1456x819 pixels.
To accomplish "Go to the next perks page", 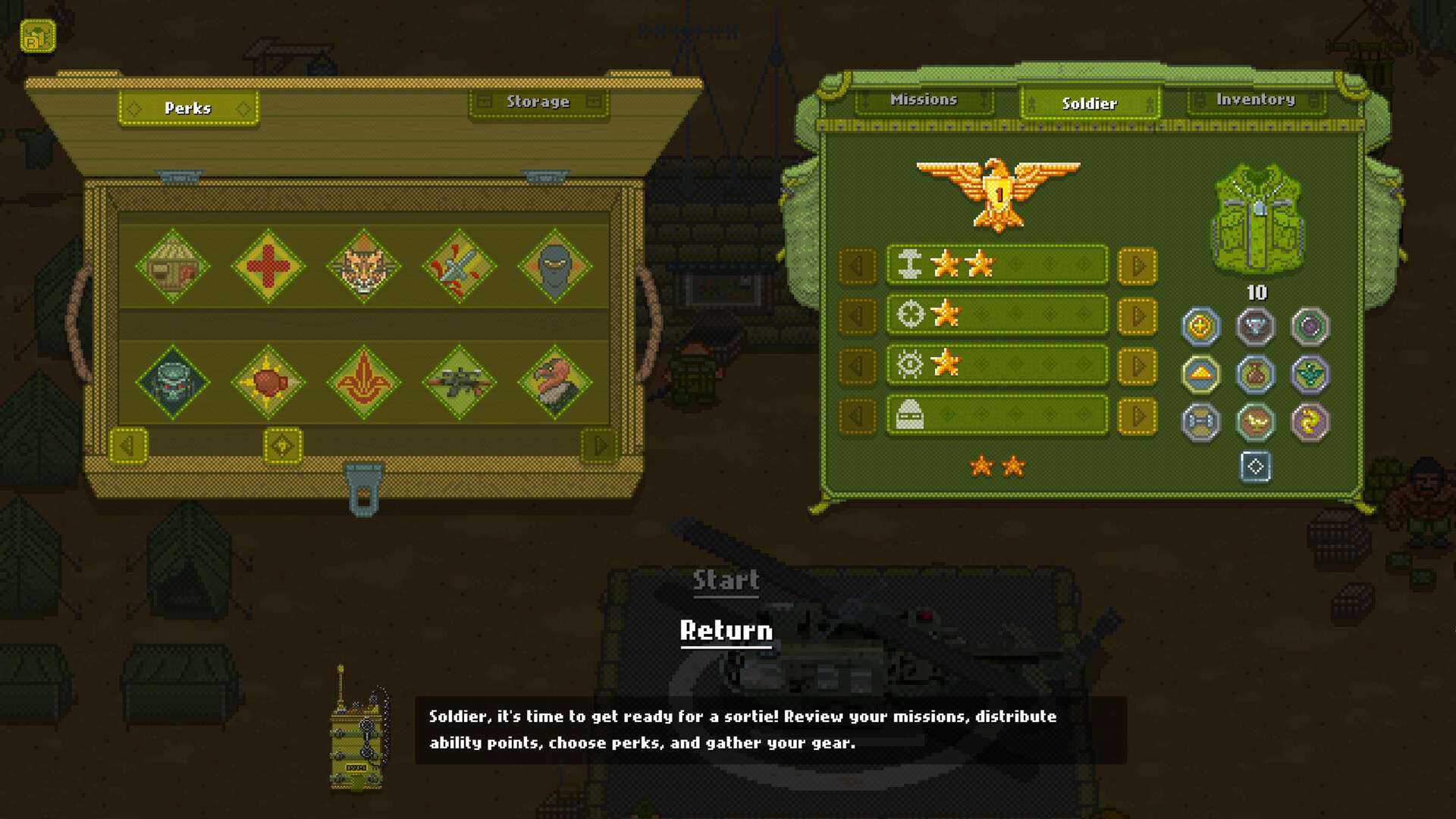I will pyautogui.click(x=600, y=446).
